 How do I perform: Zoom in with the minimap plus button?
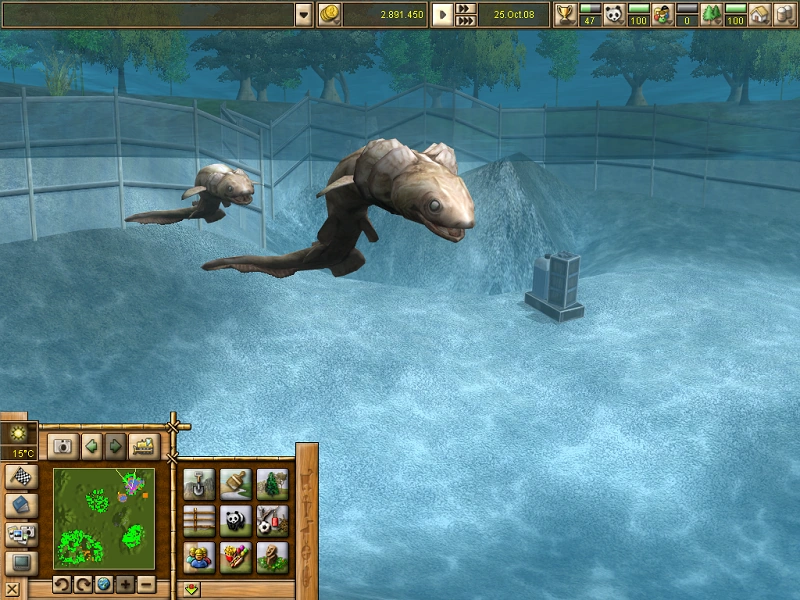tap(125, 584)
